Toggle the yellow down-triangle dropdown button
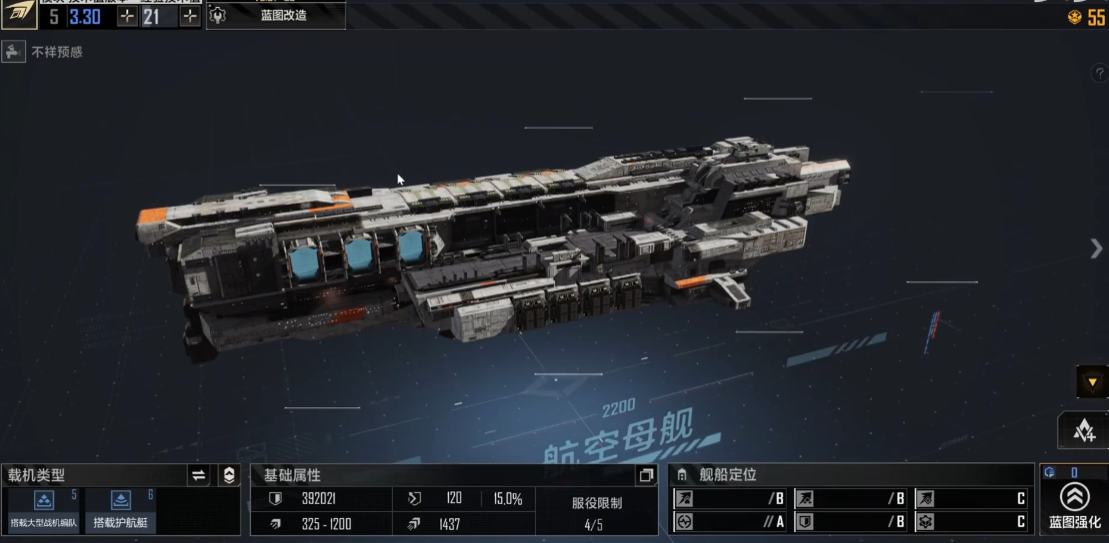 pos(1092,382)
